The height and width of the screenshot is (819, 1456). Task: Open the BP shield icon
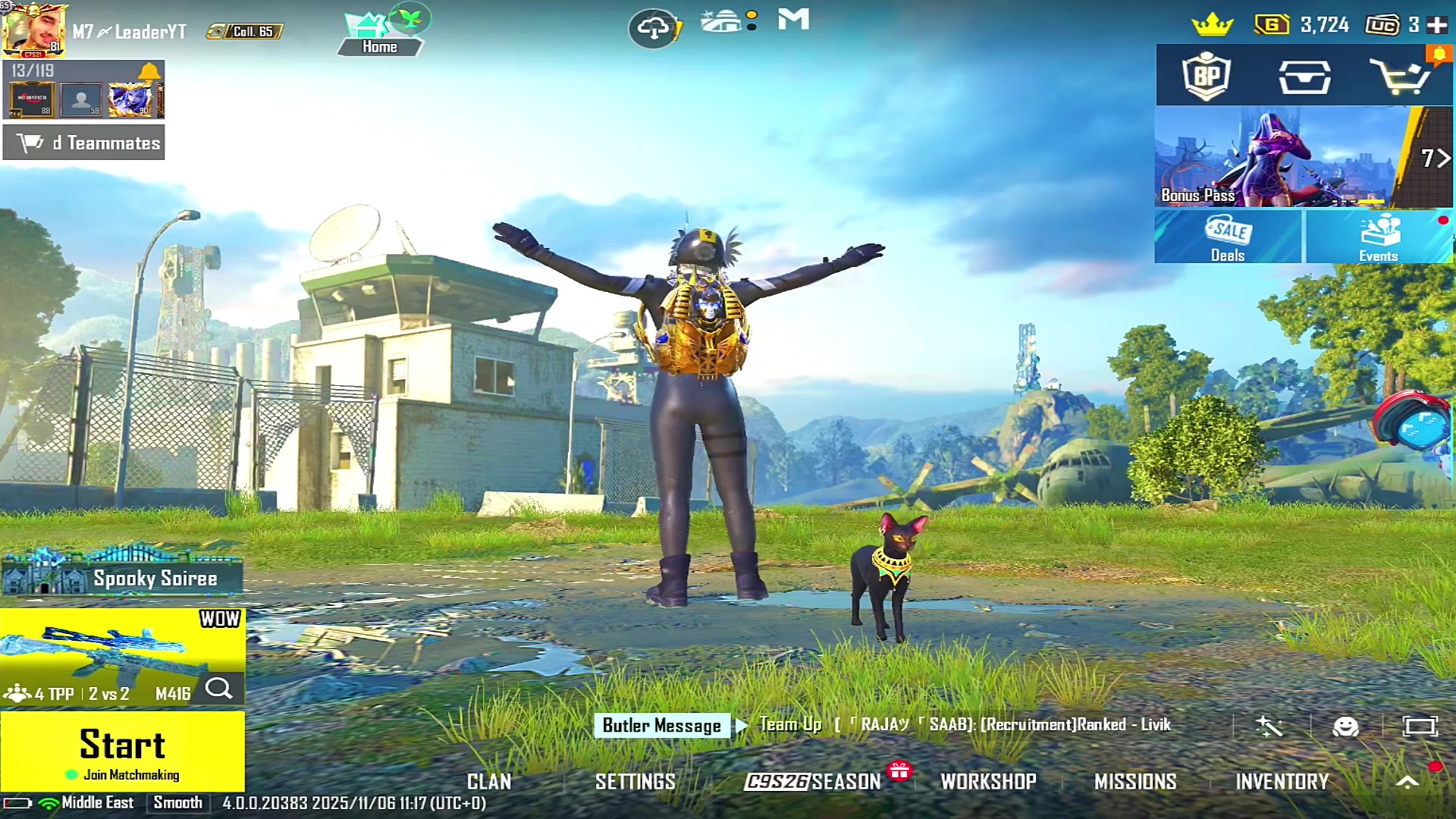pyautogui.click(x=1207, y=76)
